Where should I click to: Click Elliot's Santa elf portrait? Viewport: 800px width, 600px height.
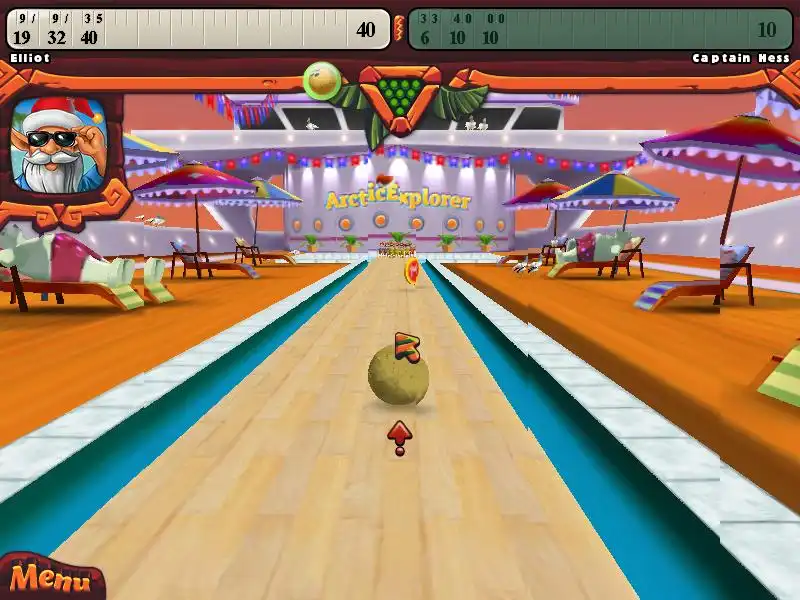(x=62, y=144)
